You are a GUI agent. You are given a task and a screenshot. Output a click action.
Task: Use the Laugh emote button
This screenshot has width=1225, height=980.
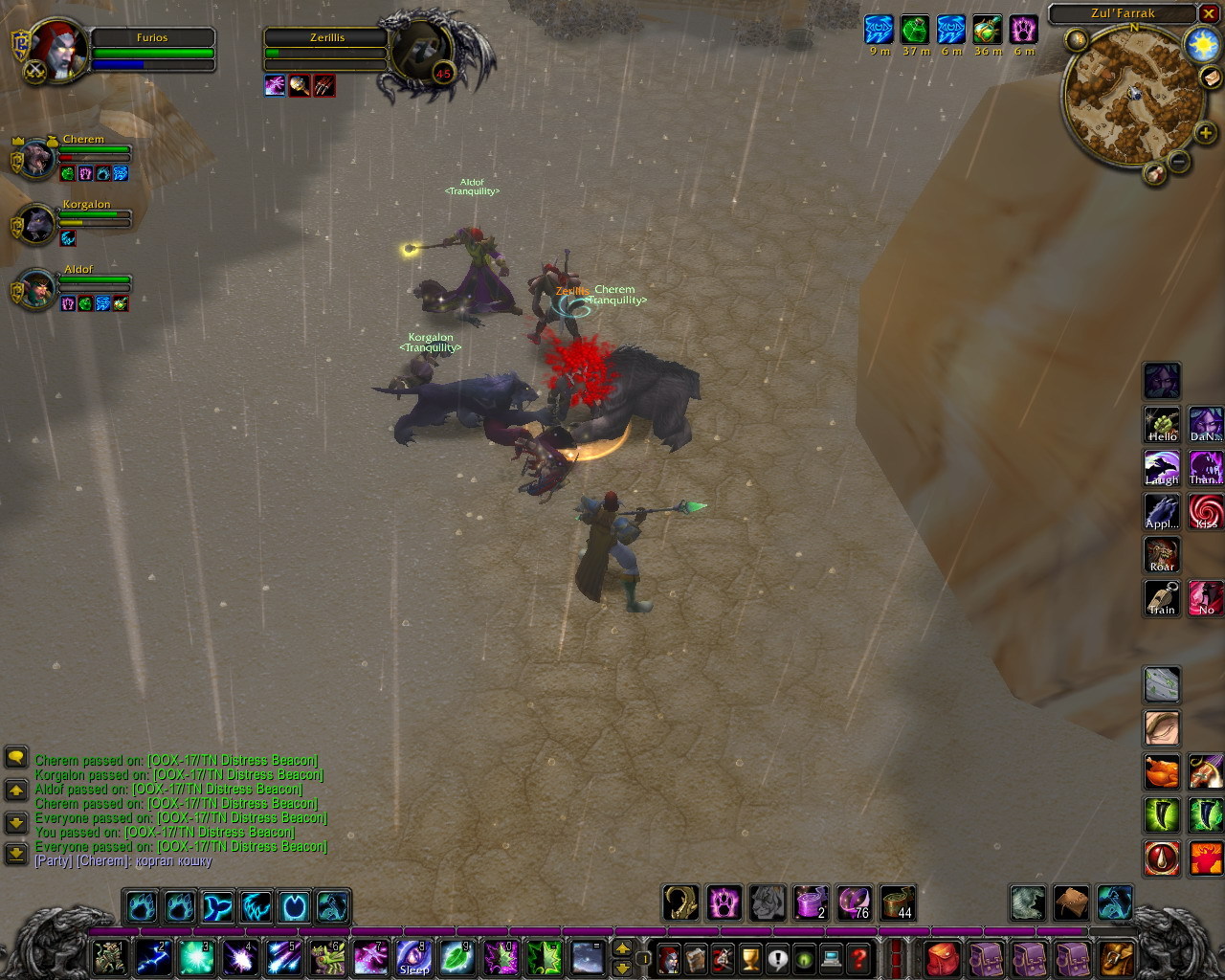(x=1162, y=468)
